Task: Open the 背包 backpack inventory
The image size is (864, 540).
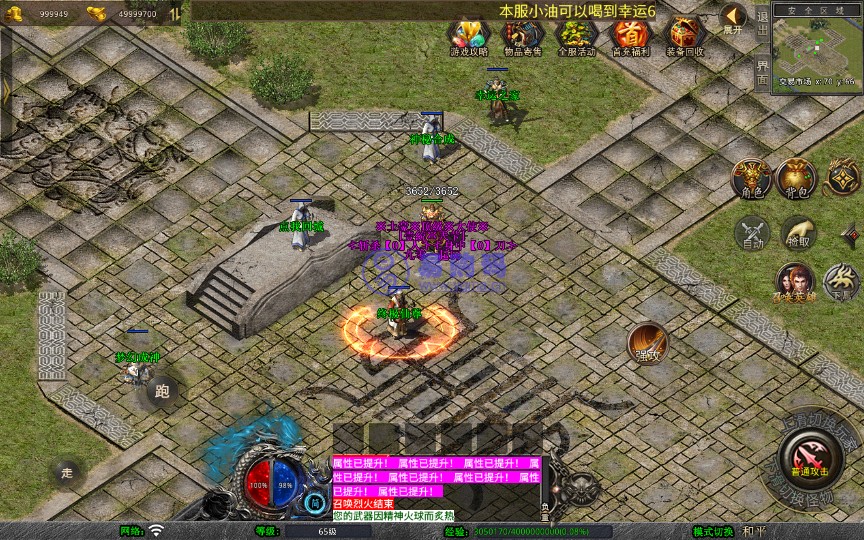Action: pos(797,178)
